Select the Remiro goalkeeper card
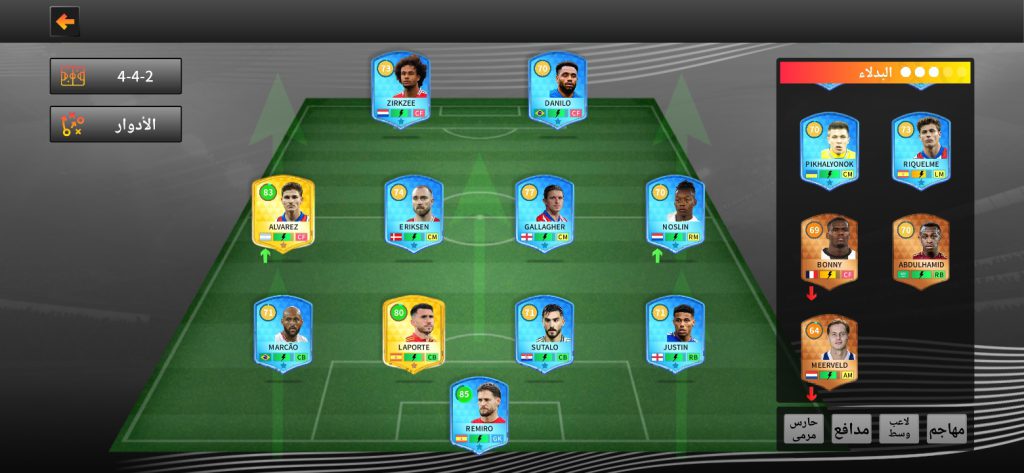The image size is (1024, 473). (x=479, y=413)
